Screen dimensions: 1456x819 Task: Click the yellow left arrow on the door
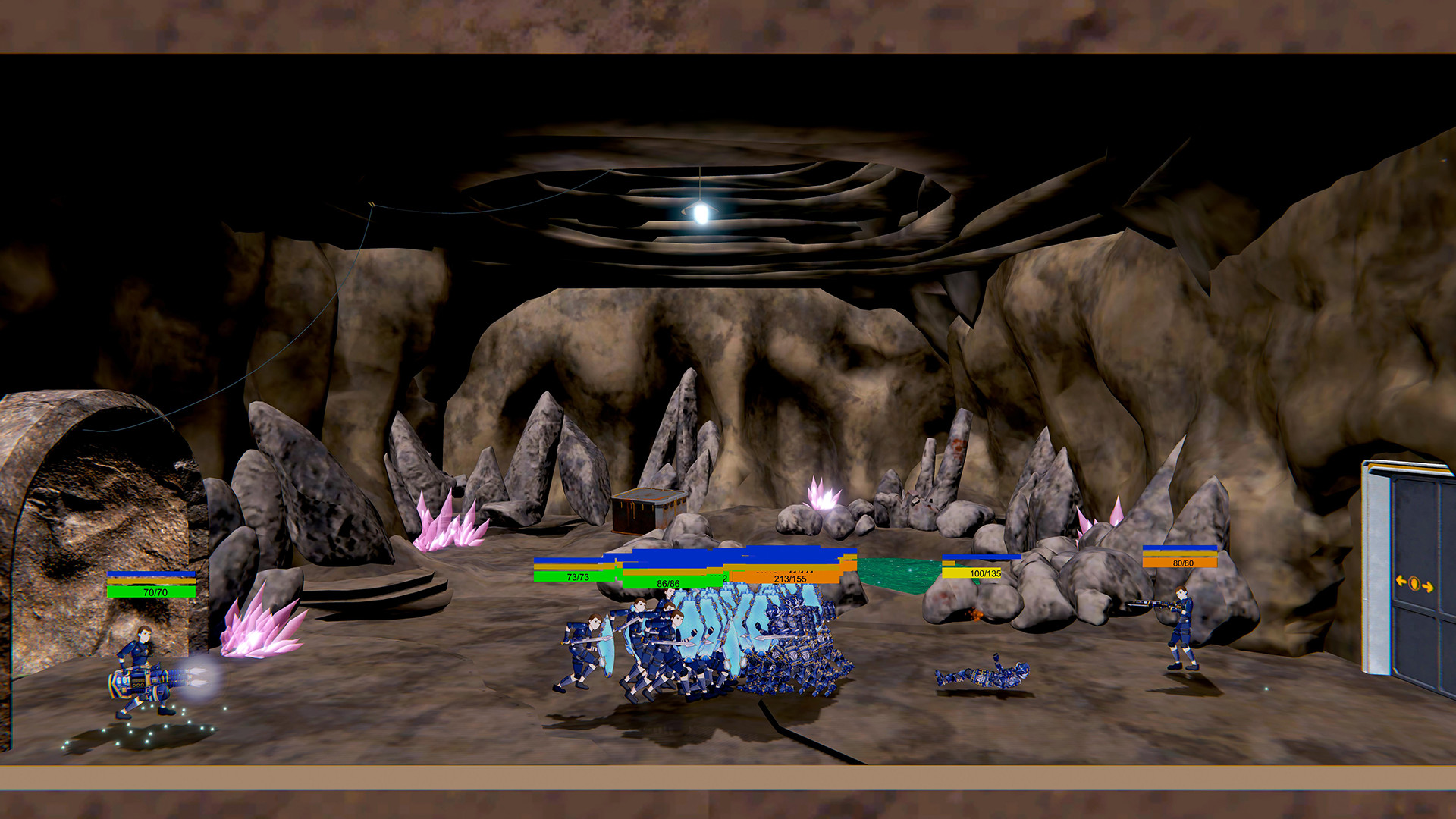pos(1401,581)
